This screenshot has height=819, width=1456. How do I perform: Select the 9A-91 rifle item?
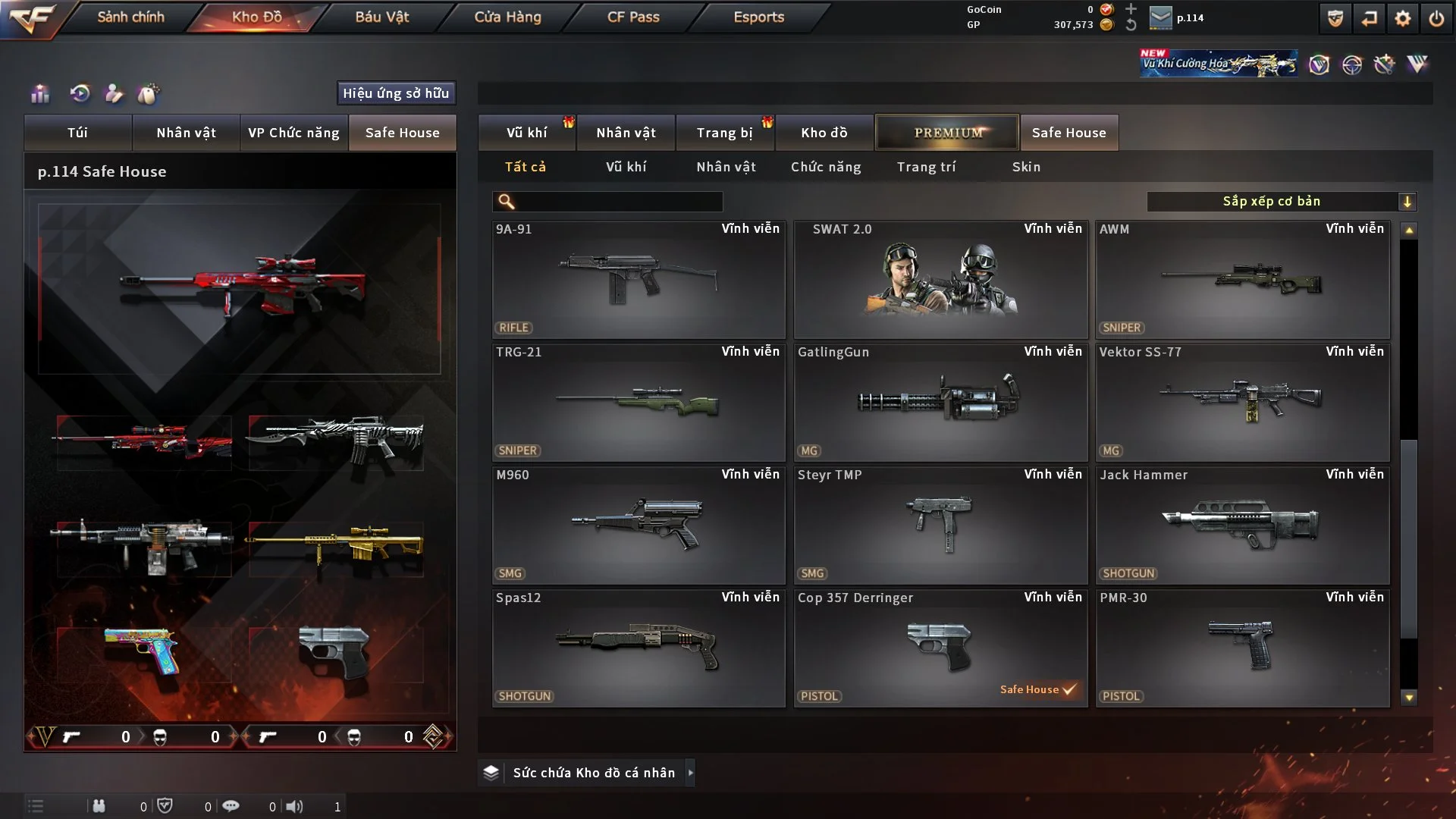tap(639, 280)
